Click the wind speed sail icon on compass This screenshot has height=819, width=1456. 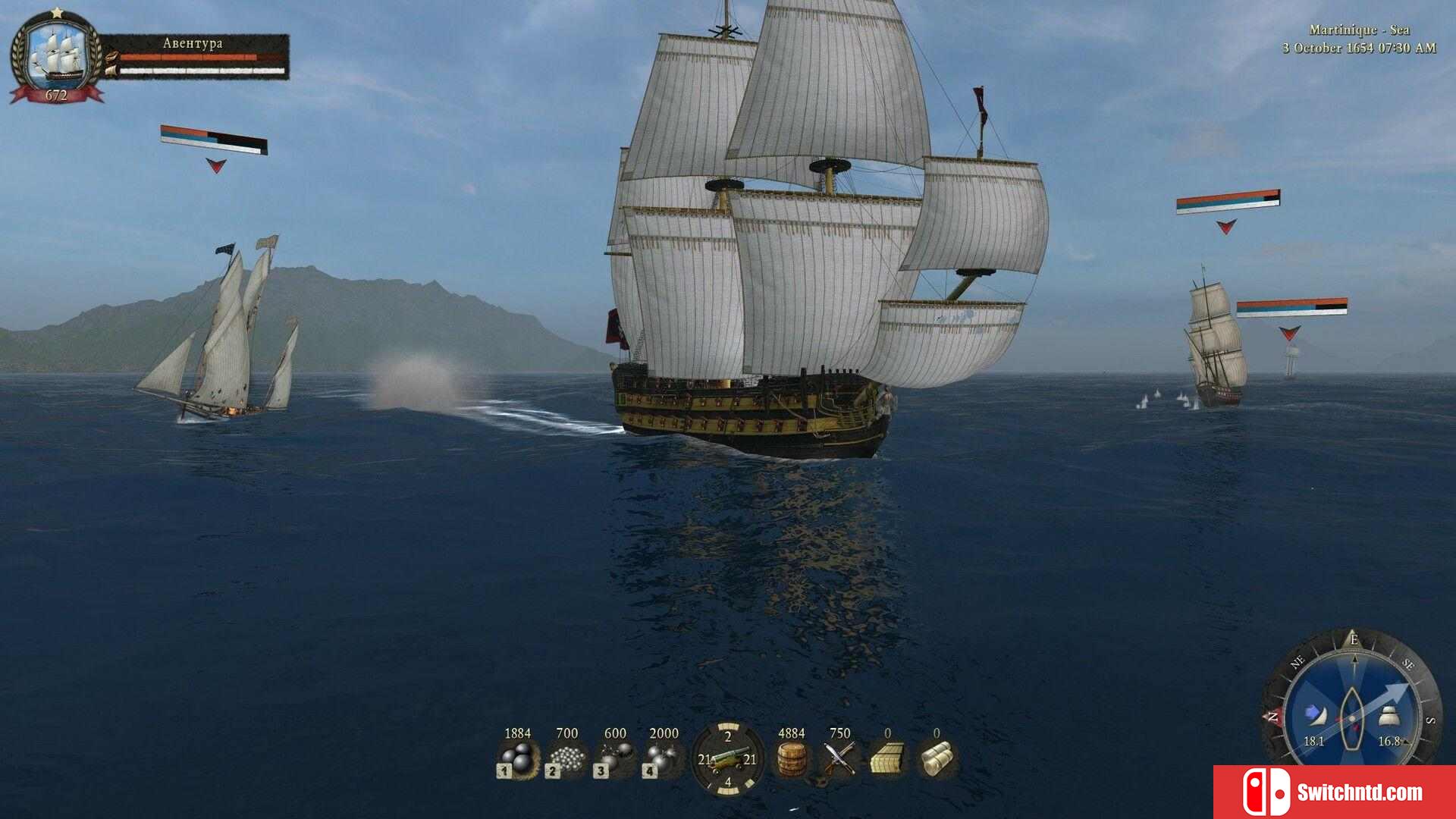click(x=1315, y=715)
